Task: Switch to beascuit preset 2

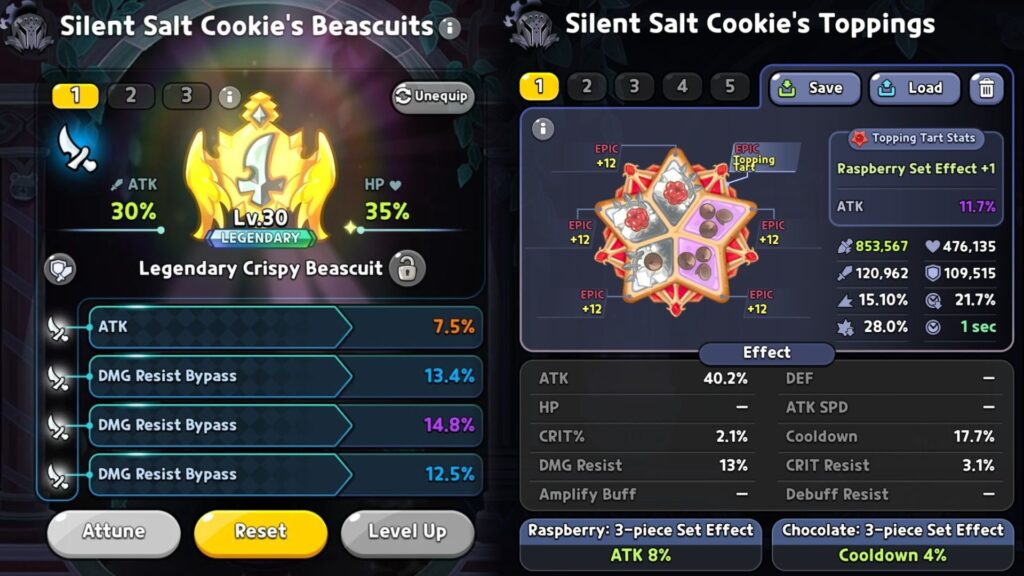Action: click(x=131, y=96)
